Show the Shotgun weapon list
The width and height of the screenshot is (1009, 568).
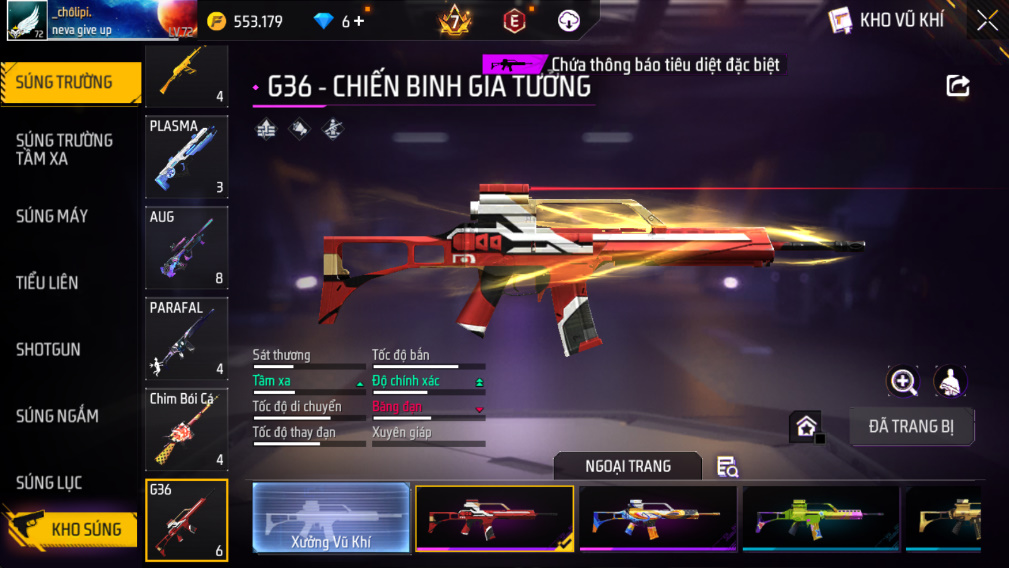point(48,350)
